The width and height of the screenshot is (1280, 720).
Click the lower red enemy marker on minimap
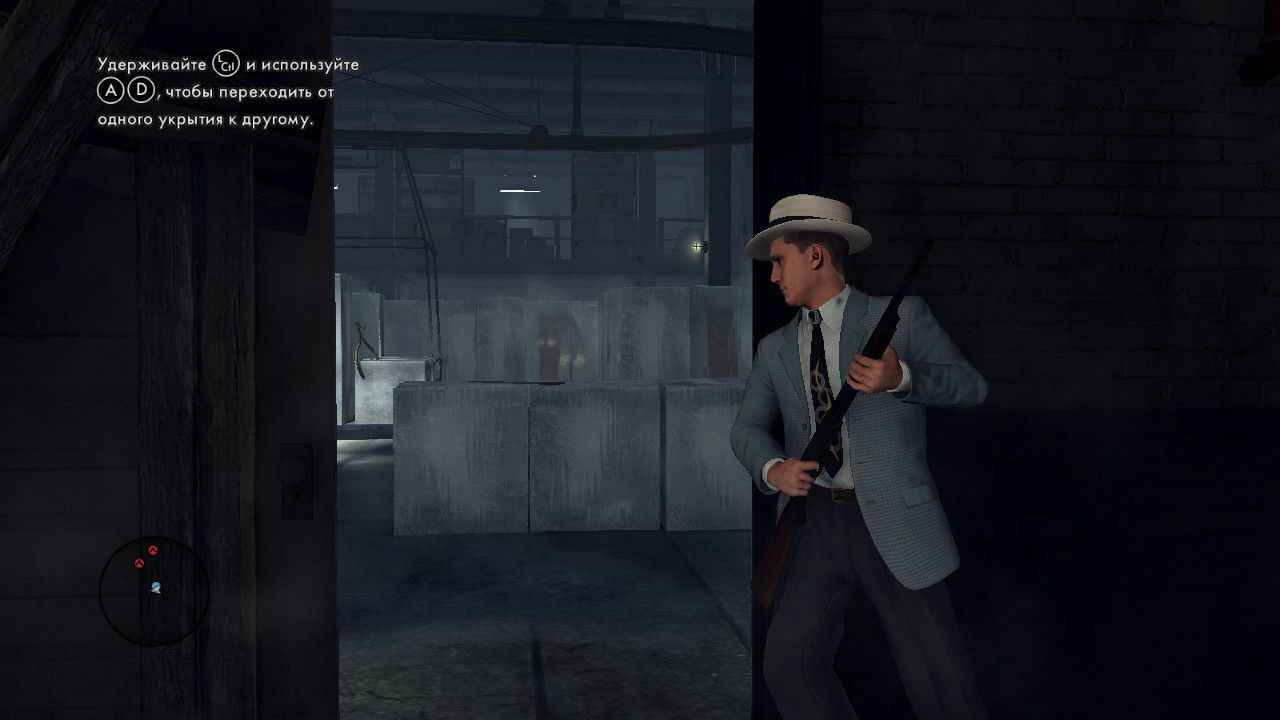point(140,563)
